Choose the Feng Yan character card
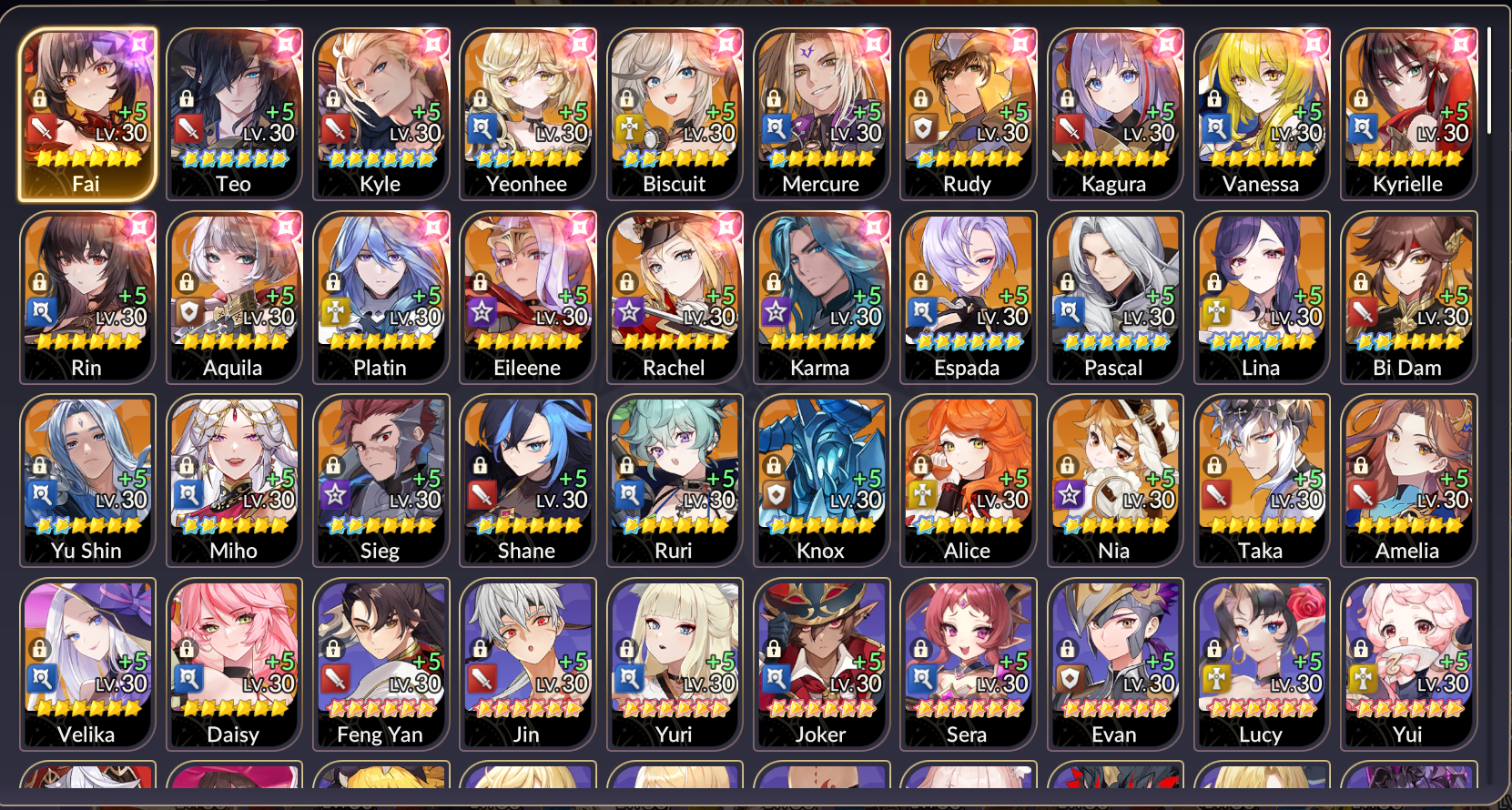The image size is (1512, 810). click(x=381, y=663)
